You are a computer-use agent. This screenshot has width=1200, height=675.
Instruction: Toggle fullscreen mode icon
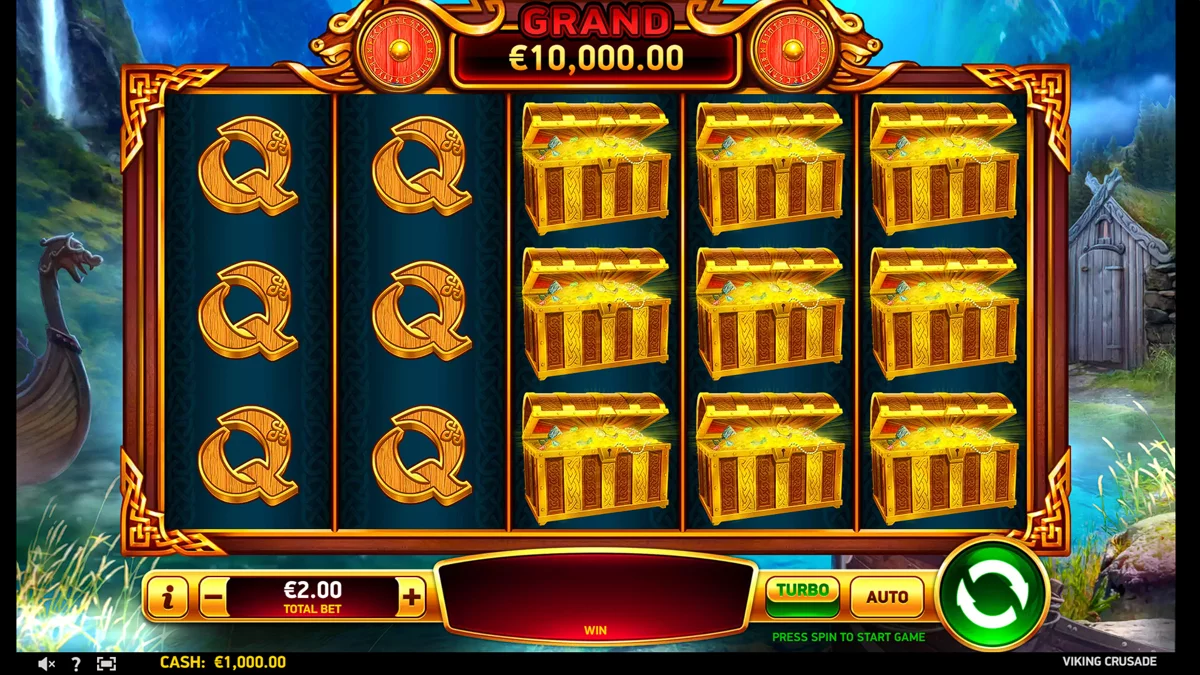(106, 663)
